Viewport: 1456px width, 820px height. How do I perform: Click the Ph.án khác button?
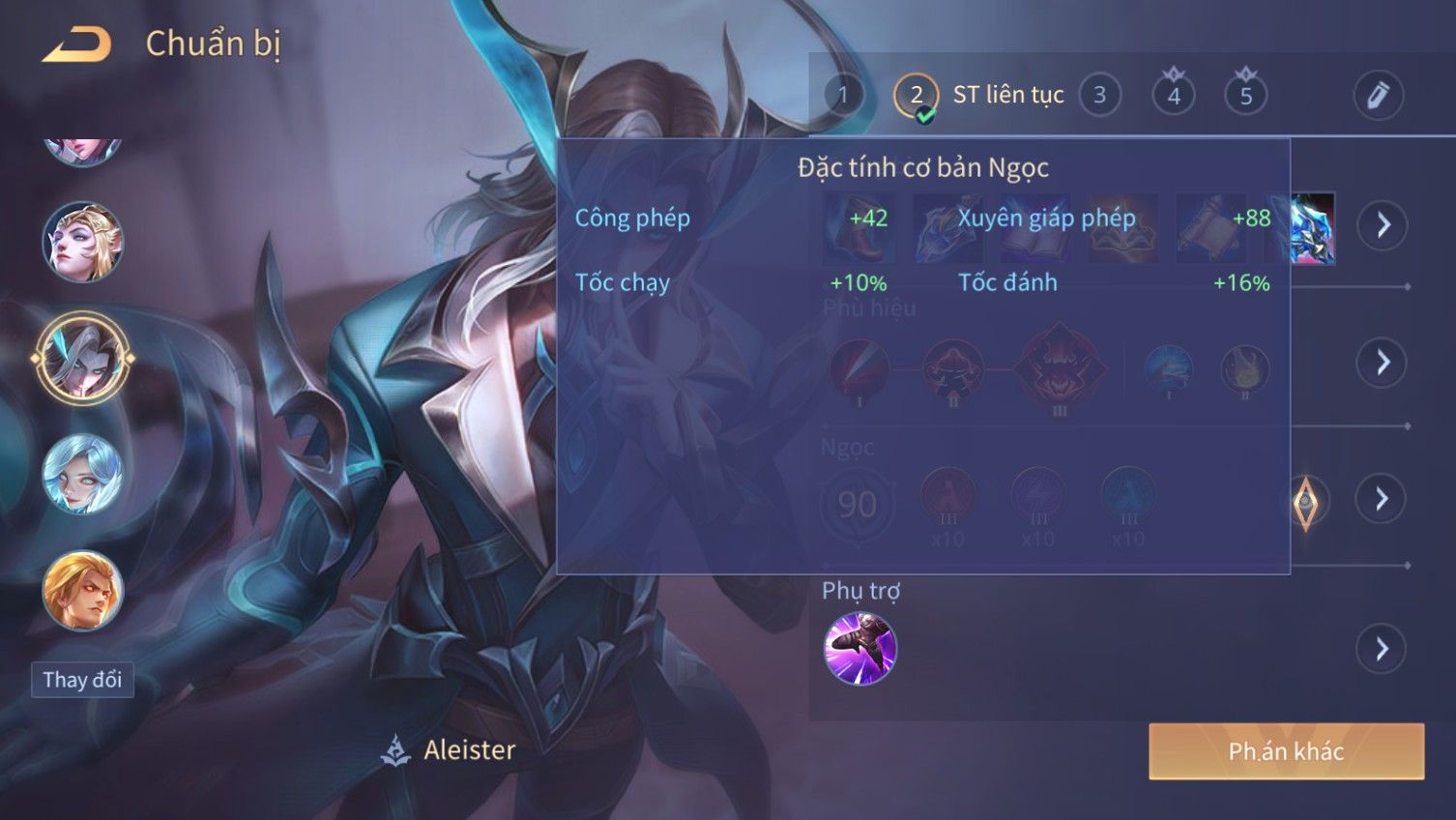1286,751
